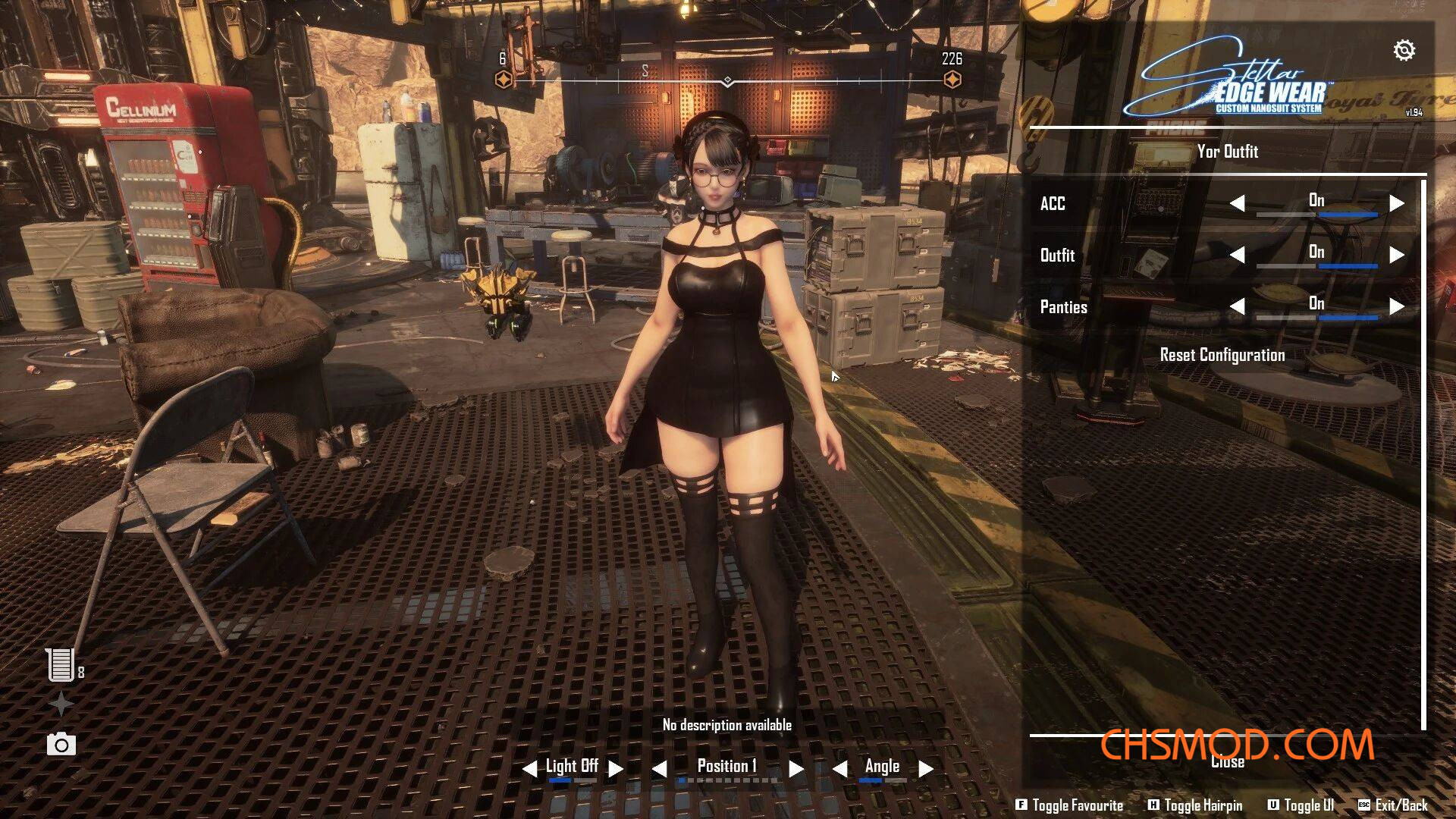Advance Outfit option with right arrow
This screenshot has width=1456, height=819.
pyautogui.click(x=1397, y=255)
